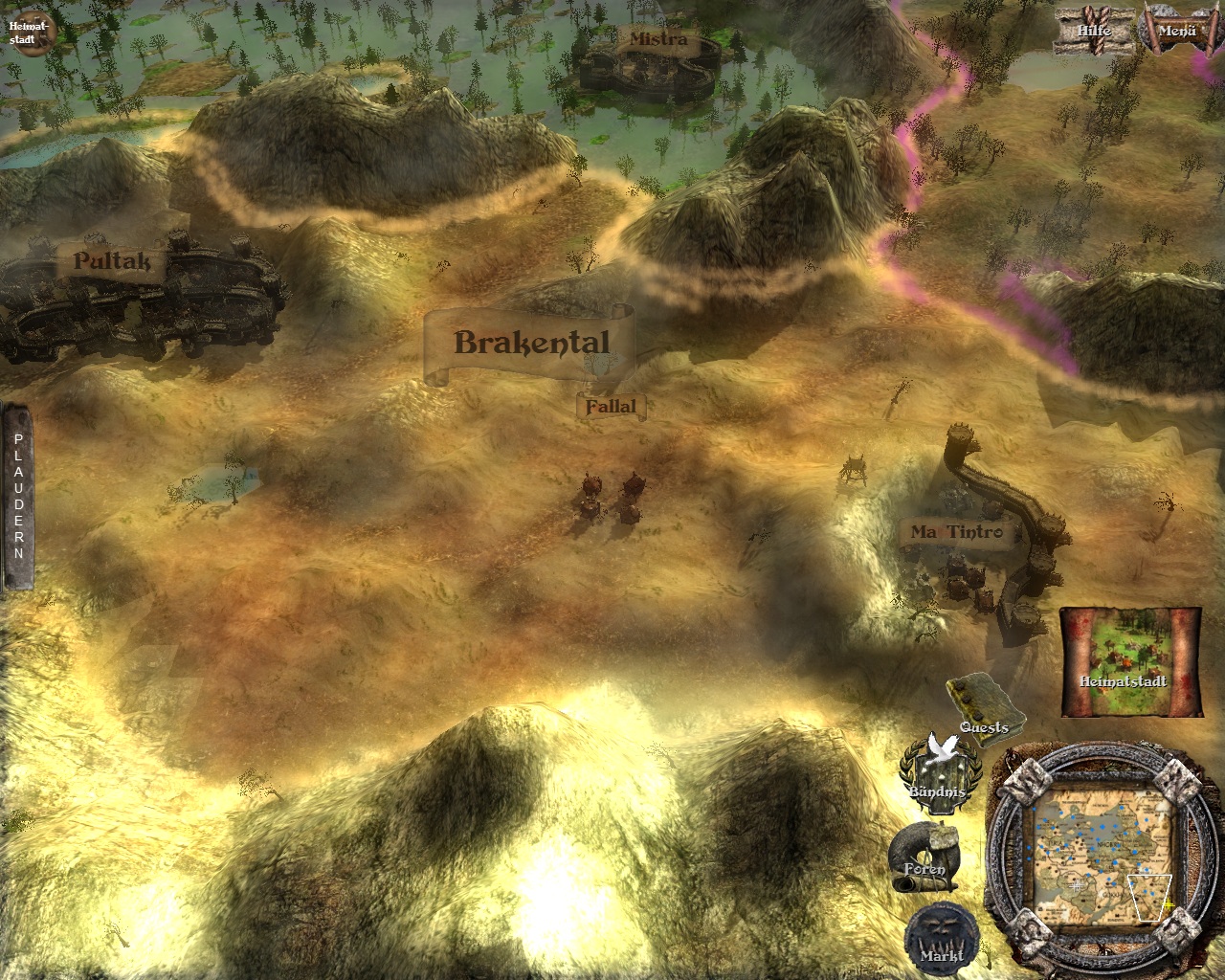The height and width of the screenshot is (980, 1225).
Task: Select the Fallal location label
Action: tap(611, 407)
